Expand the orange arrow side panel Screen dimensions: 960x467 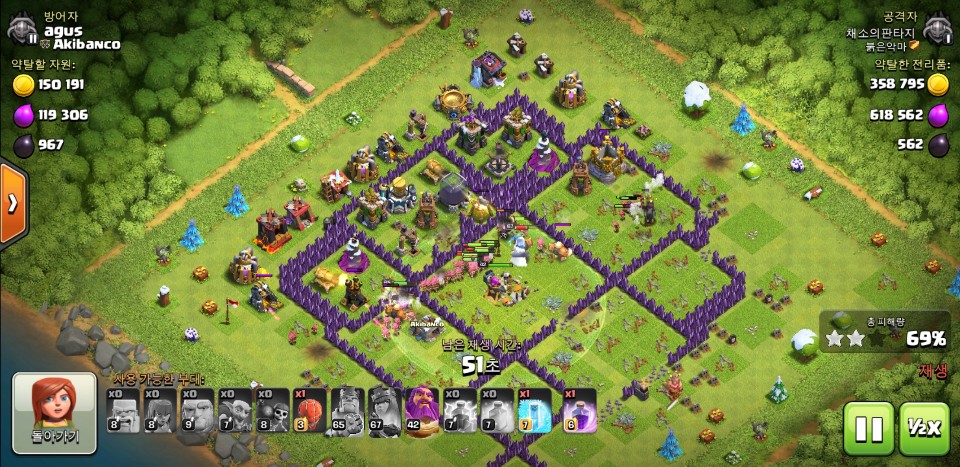[13, 203]
